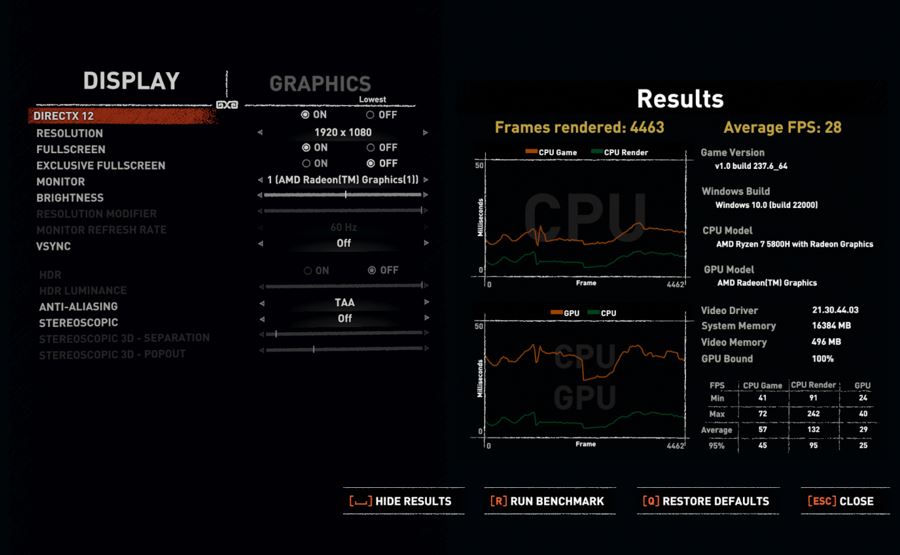900x555 pixels.
Task: Turn DirectX 12 off
Action: pos(372,115)
